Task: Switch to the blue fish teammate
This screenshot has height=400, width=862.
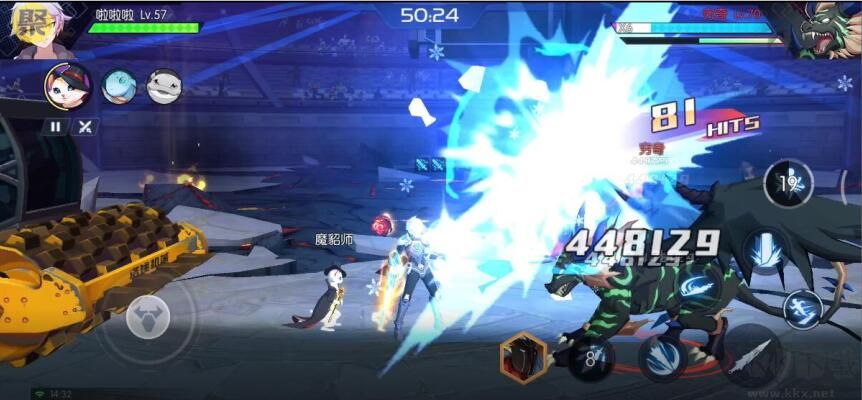Action: pyautogui.click(x=119, y=87)
